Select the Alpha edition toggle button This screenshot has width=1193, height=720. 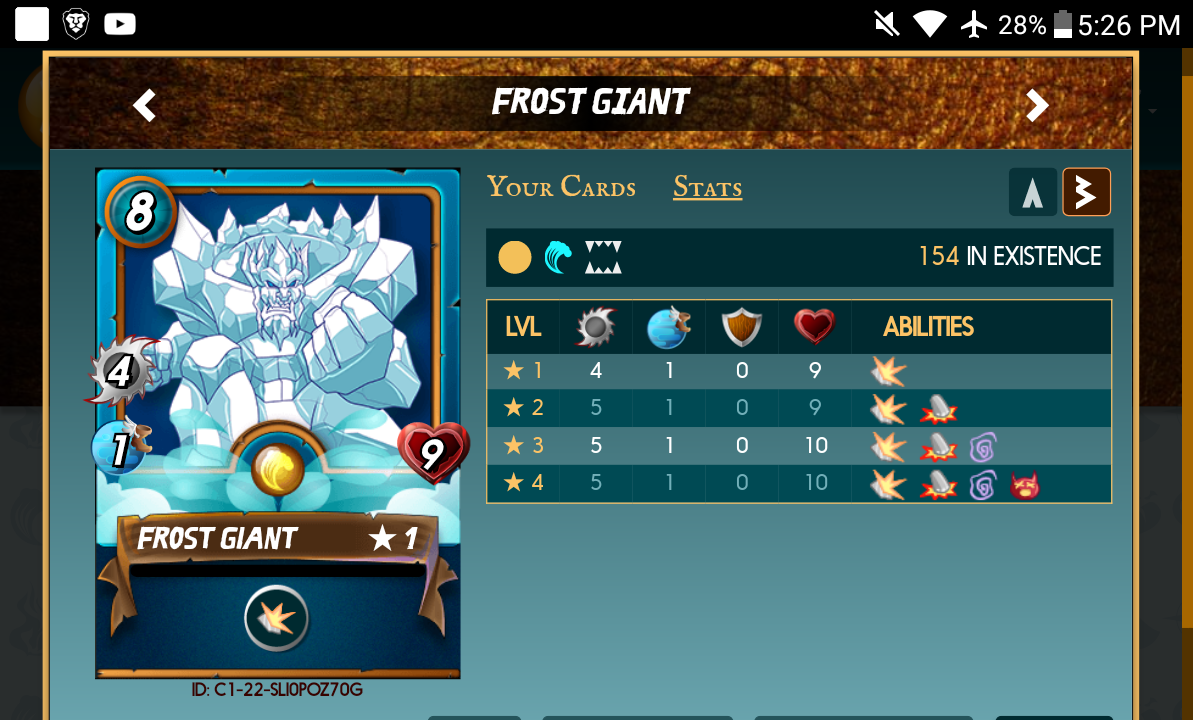click(1032, 192)
